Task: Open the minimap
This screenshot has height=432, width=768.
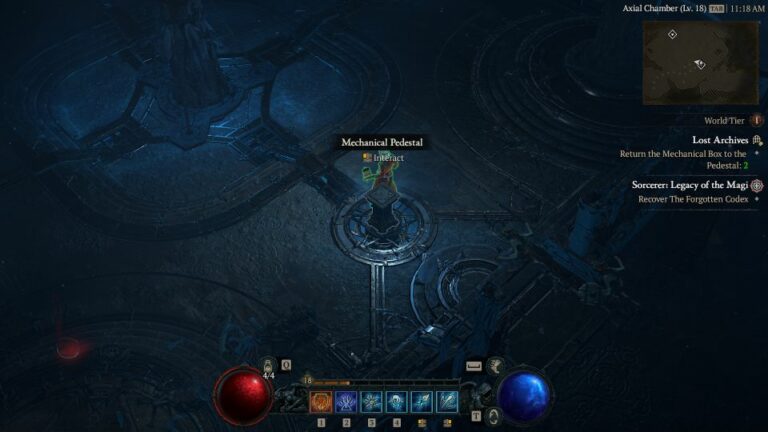Action: click(x=700, y=62)
